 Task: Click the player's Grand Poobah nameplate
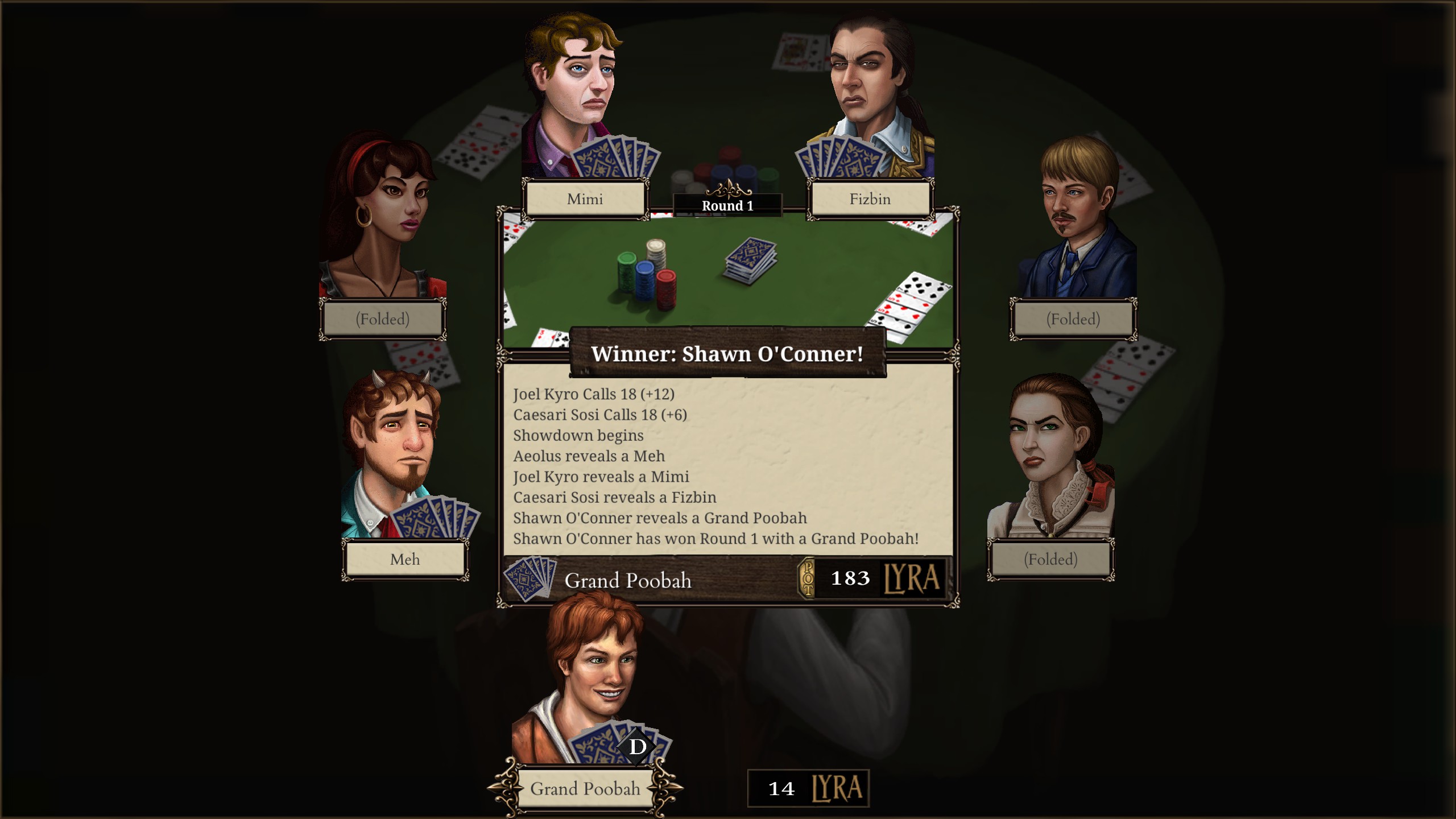(585, 789)
